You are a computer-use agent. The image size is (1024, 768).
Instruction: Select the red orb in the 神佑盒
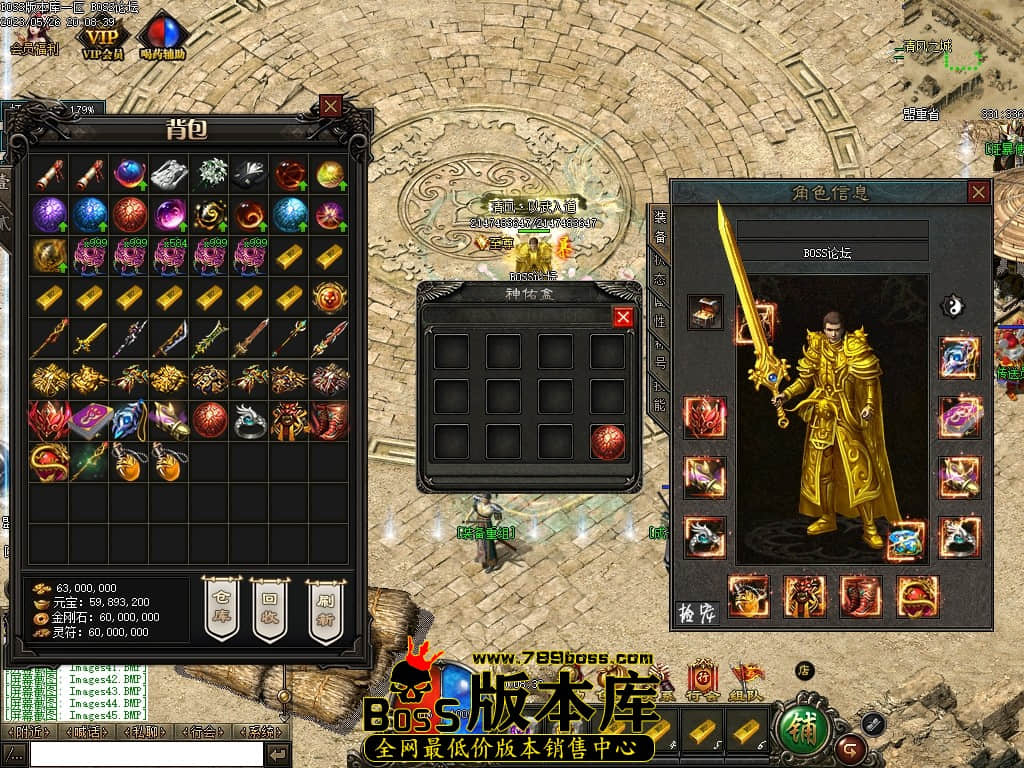coord(608,441)
